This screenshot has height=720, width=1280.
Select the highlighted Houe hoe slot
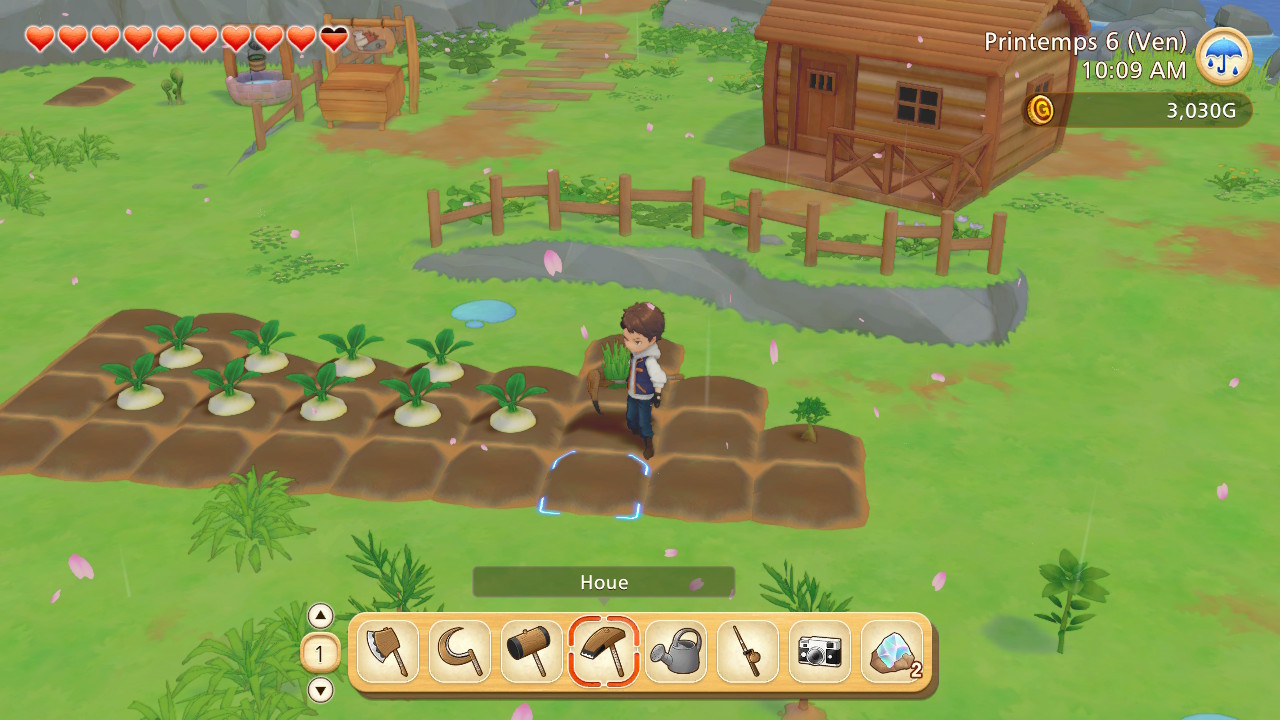coord(604,652)
